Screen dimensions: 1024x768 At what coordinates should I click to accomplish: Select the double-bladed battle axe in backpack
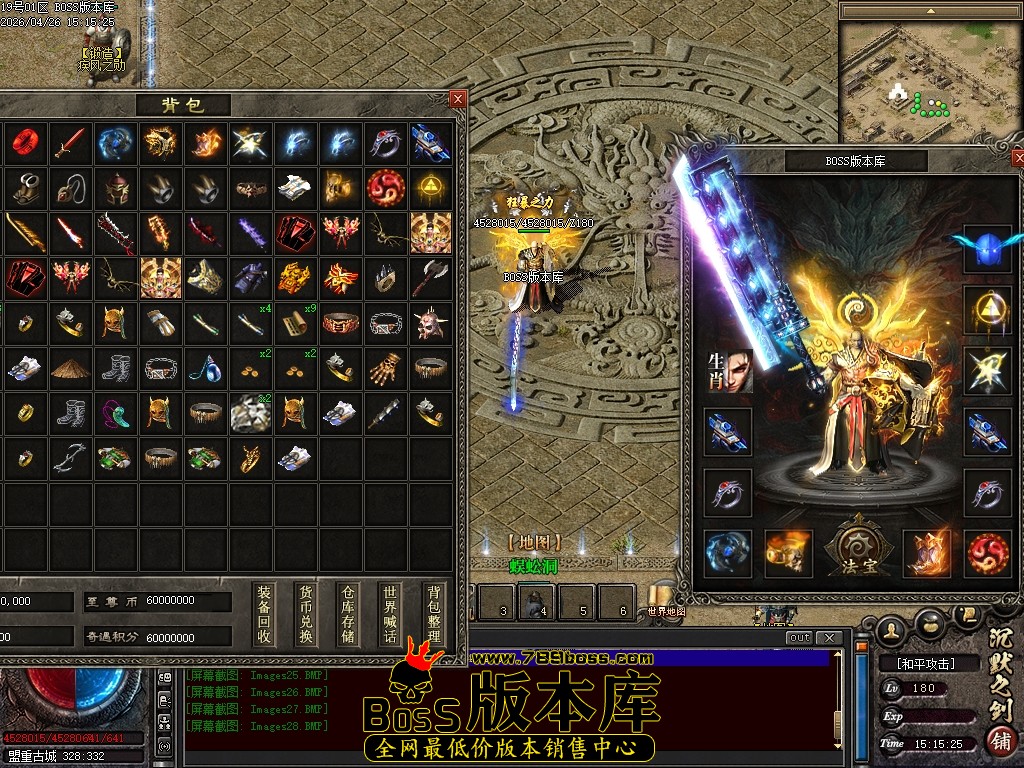coord(430,277)
